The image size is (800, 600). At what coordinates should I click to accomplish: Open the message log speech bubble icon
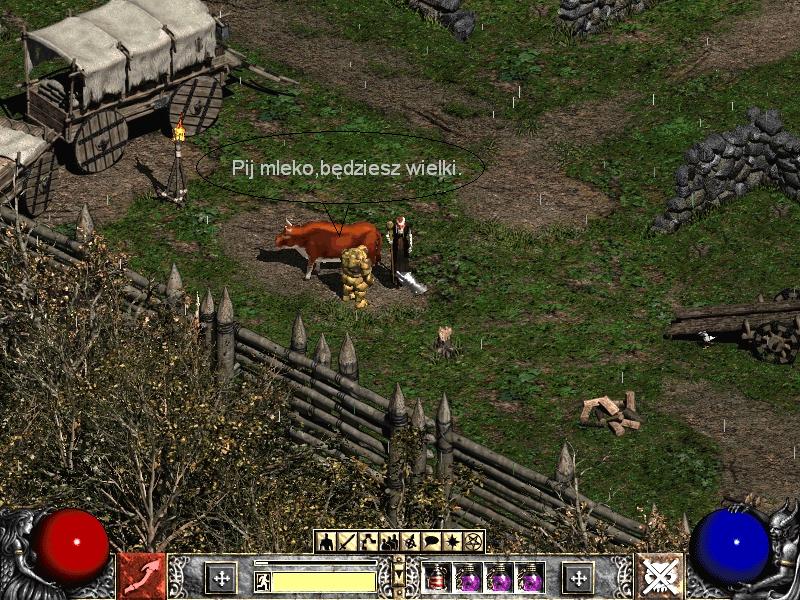click(x=431, y=542)
